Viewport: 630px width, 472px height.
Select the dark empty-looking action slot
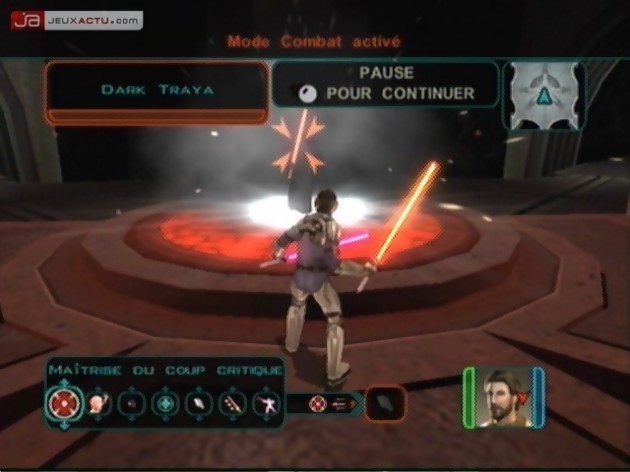click(x=131, y=404)
